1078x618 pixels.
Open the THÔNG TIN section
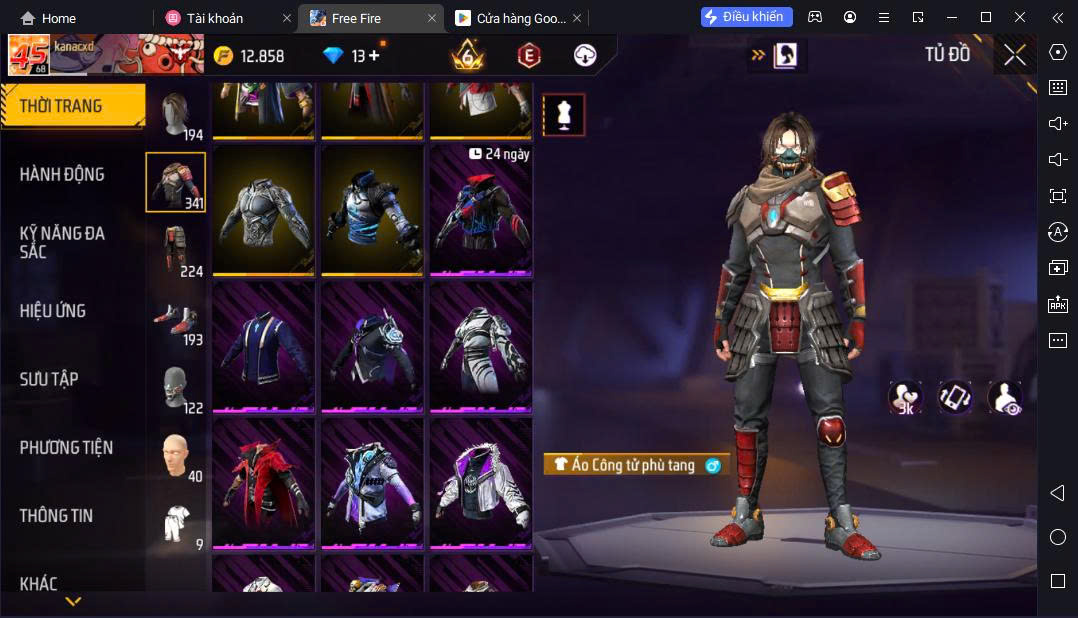(x=56, y=516)
